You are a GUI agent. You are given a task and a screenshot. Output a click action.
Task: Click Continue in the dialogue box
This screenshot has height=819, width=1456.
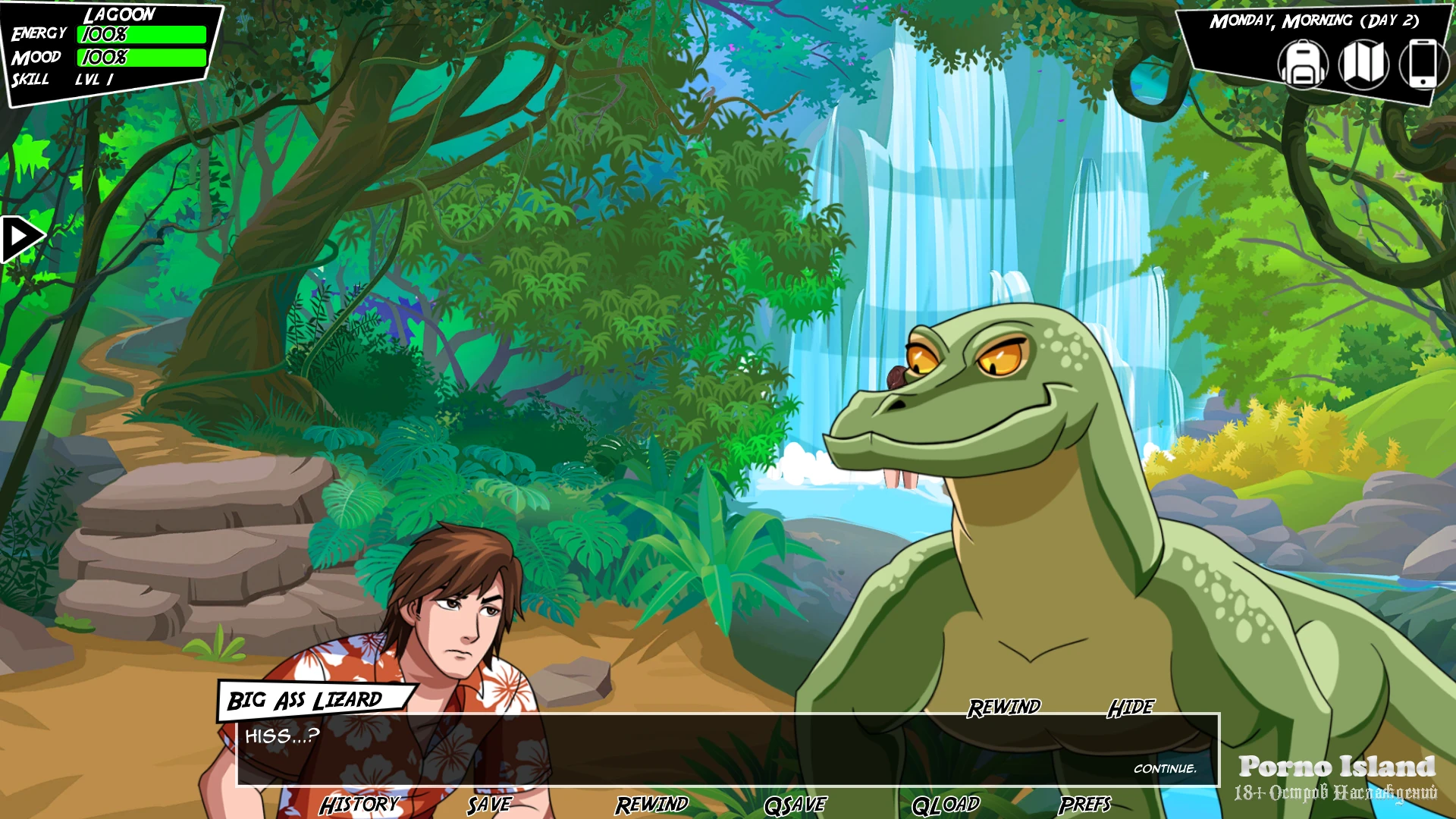click(x=1165, y=769)
